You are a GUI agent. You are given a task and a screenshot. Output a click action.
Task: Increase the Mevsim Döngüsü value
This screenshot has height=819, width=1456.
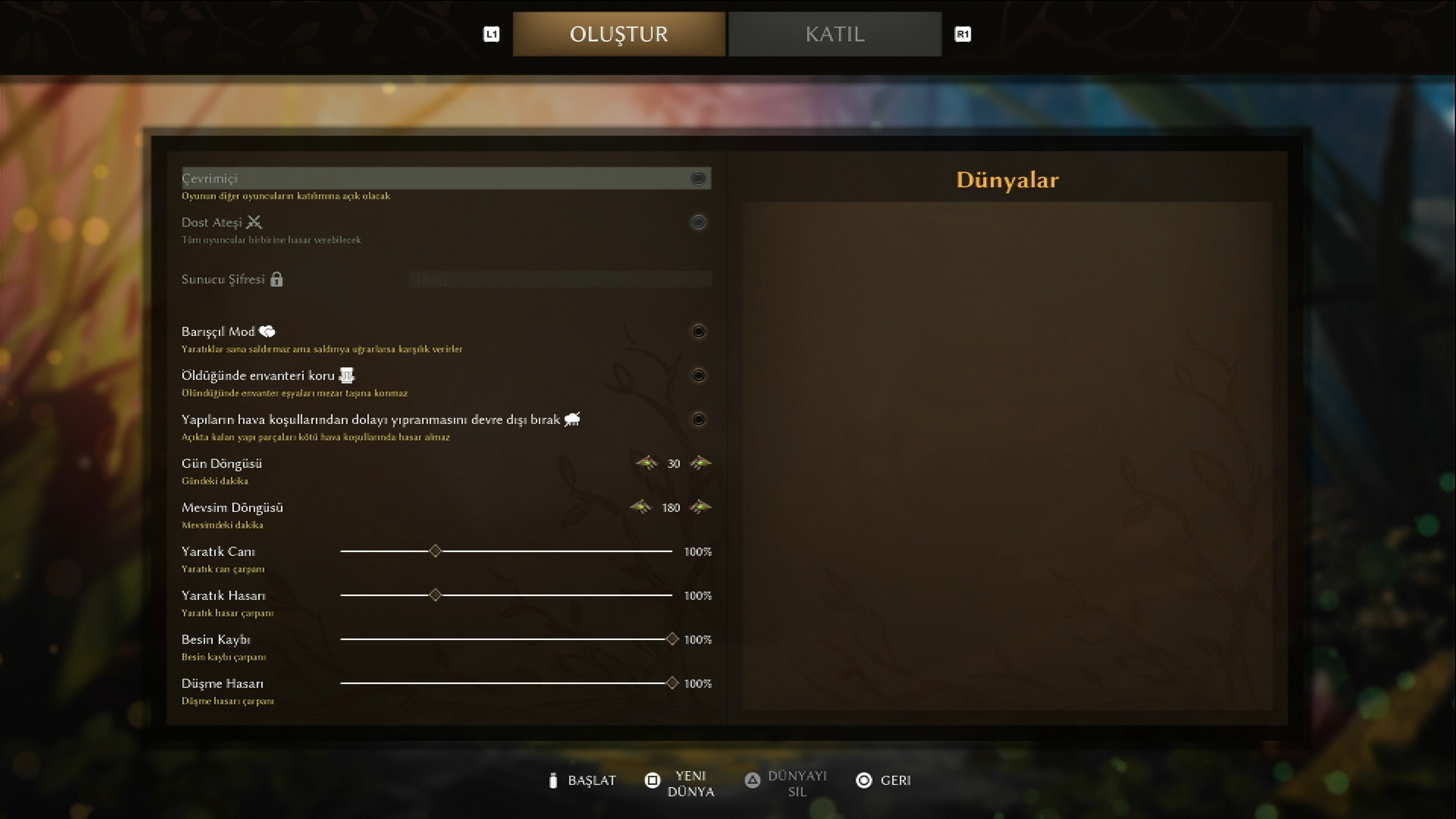[x=701, y=507]
